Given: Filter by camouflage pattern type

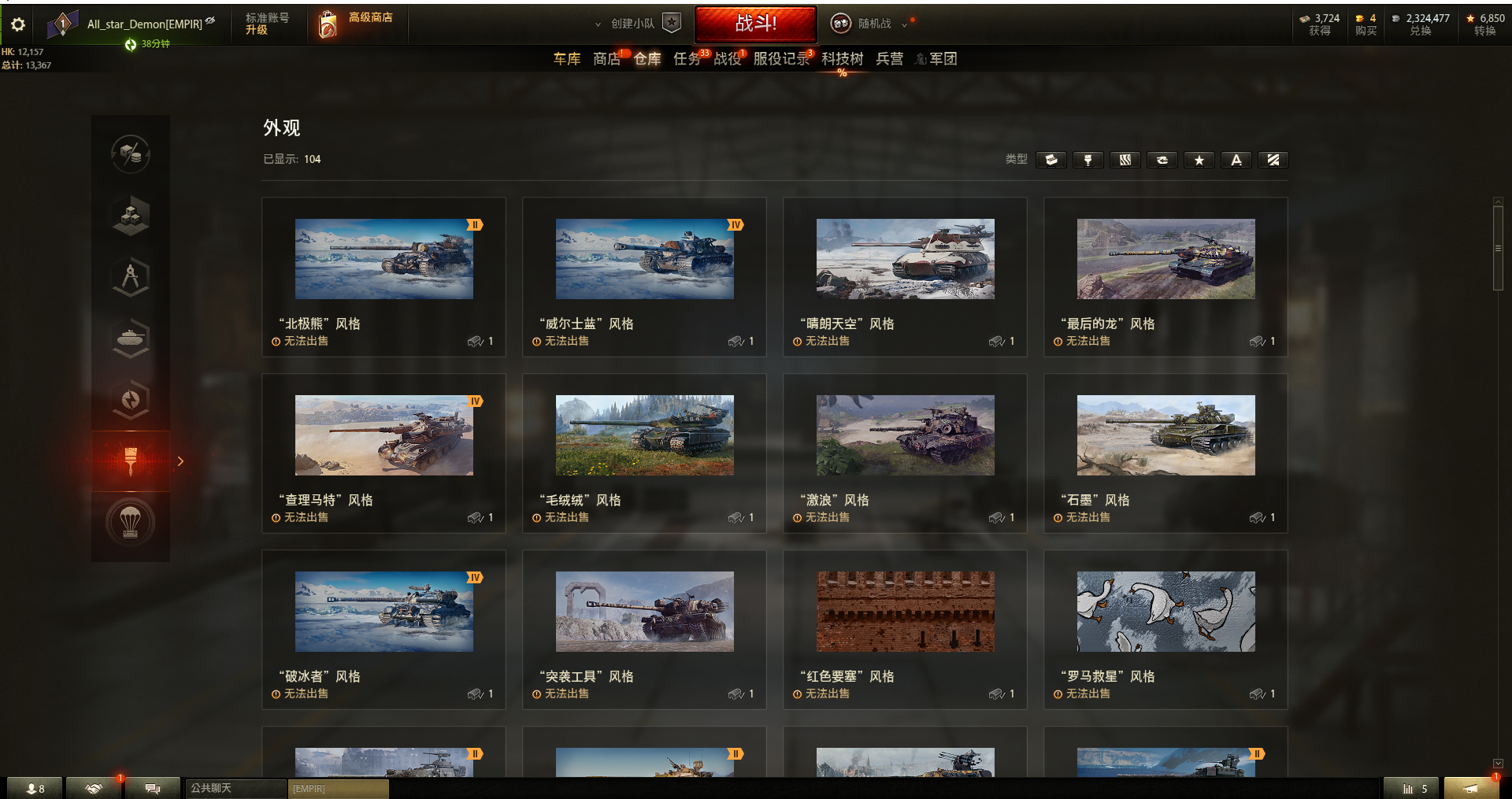Looking at the screenshot, I should (1125, 160).
